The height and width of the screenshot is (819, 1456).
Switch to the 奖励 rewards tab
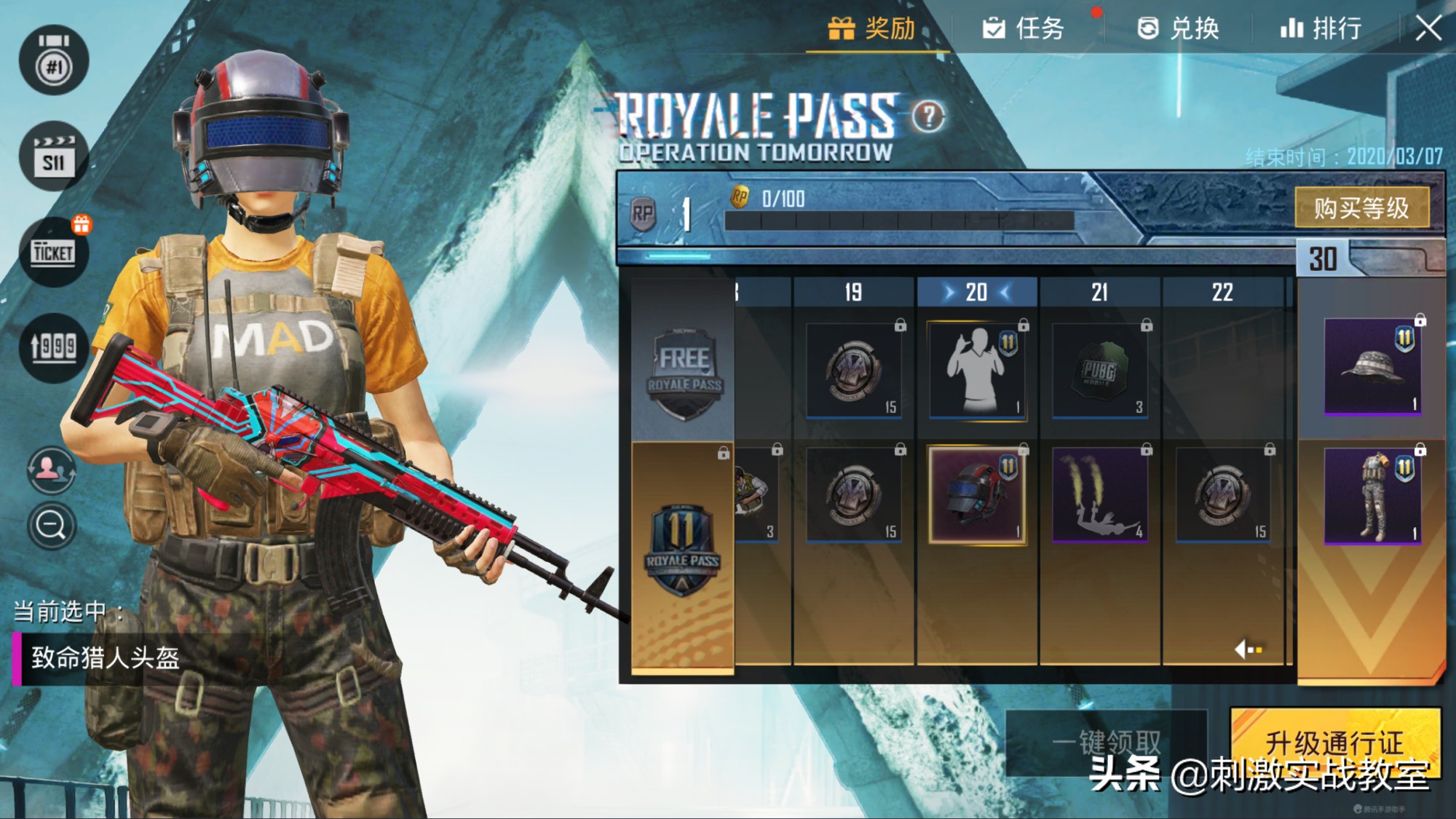pos(873,29)
